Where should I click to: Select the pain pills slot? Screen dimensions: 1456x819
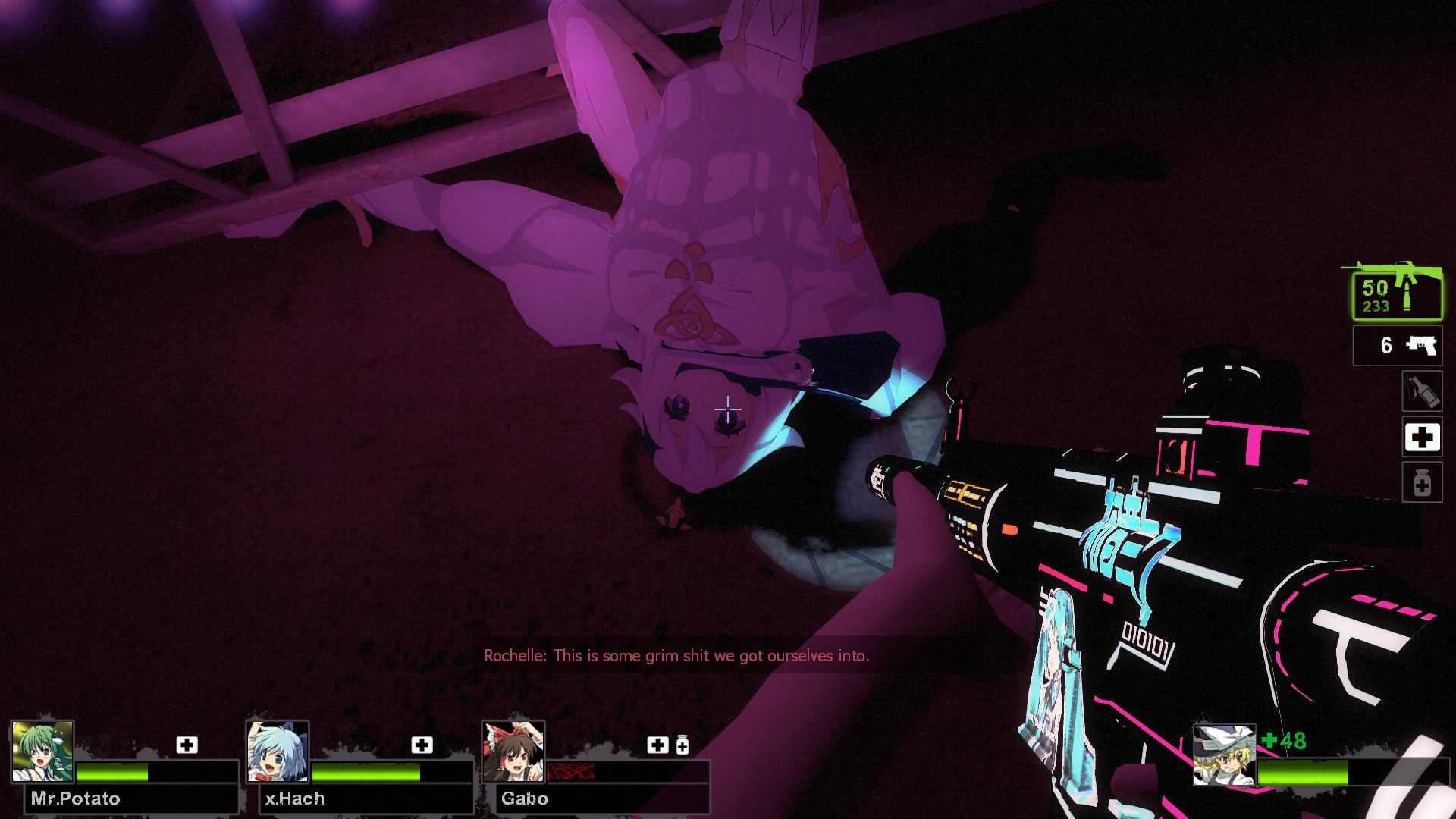pyautogui.click(x=1422, y=483)
